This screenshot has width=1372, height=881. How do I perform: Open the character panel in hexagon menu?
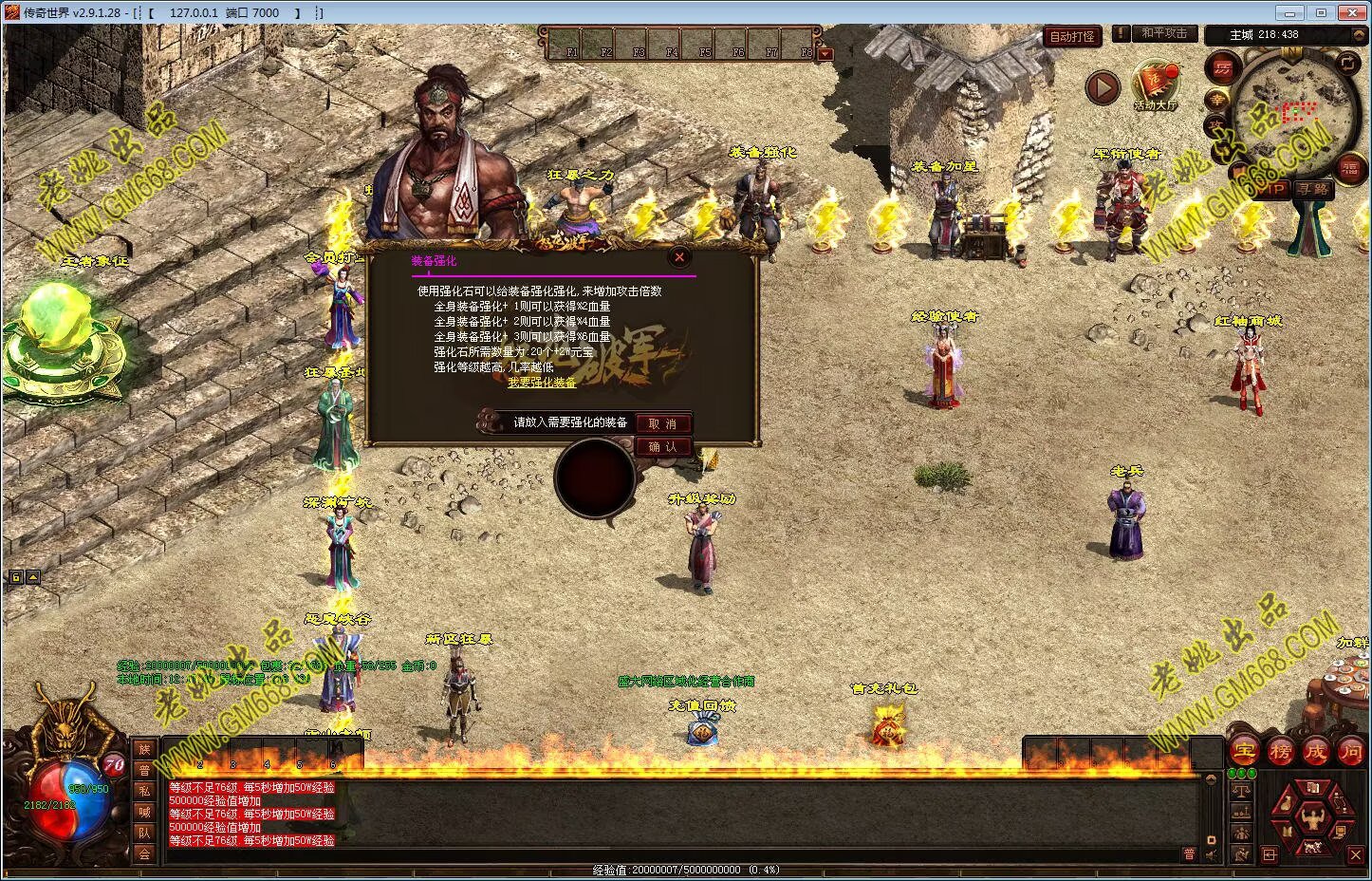1313,816
